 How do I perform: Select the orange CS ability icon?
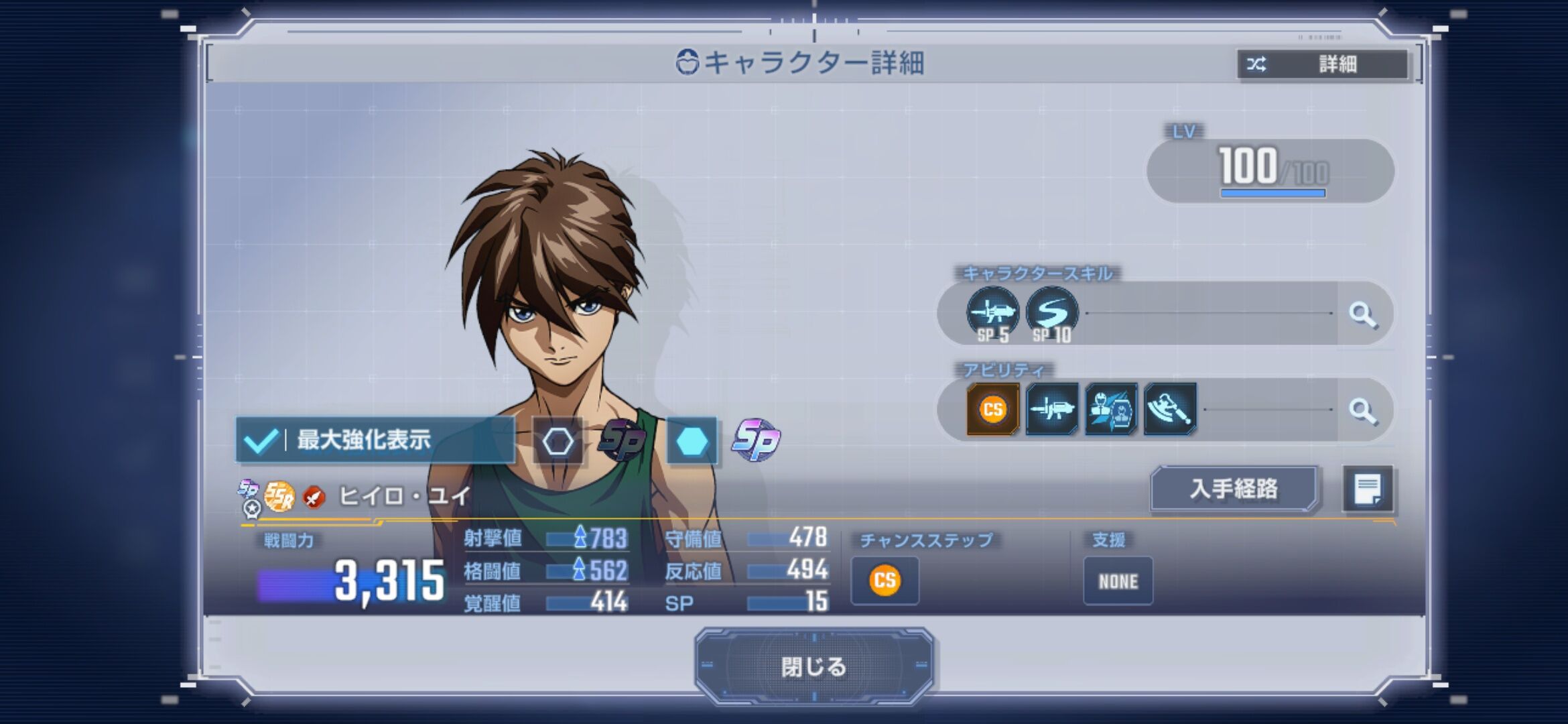click(x=992, y=409)
